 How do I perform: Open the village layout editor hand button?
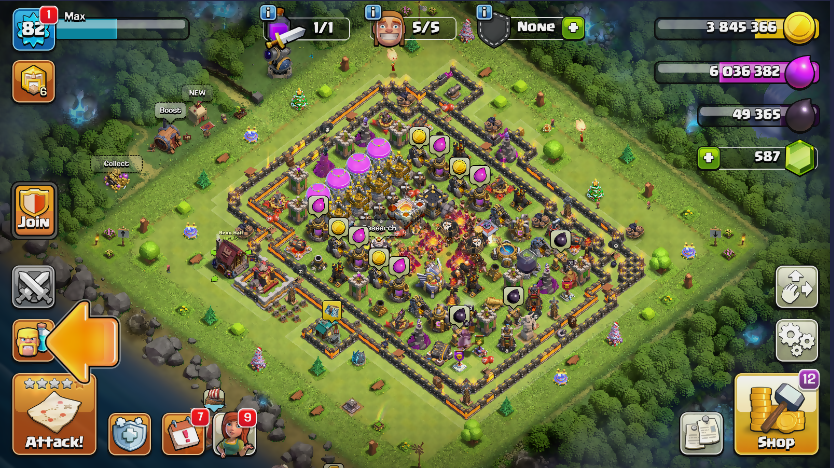click(796, 287)
